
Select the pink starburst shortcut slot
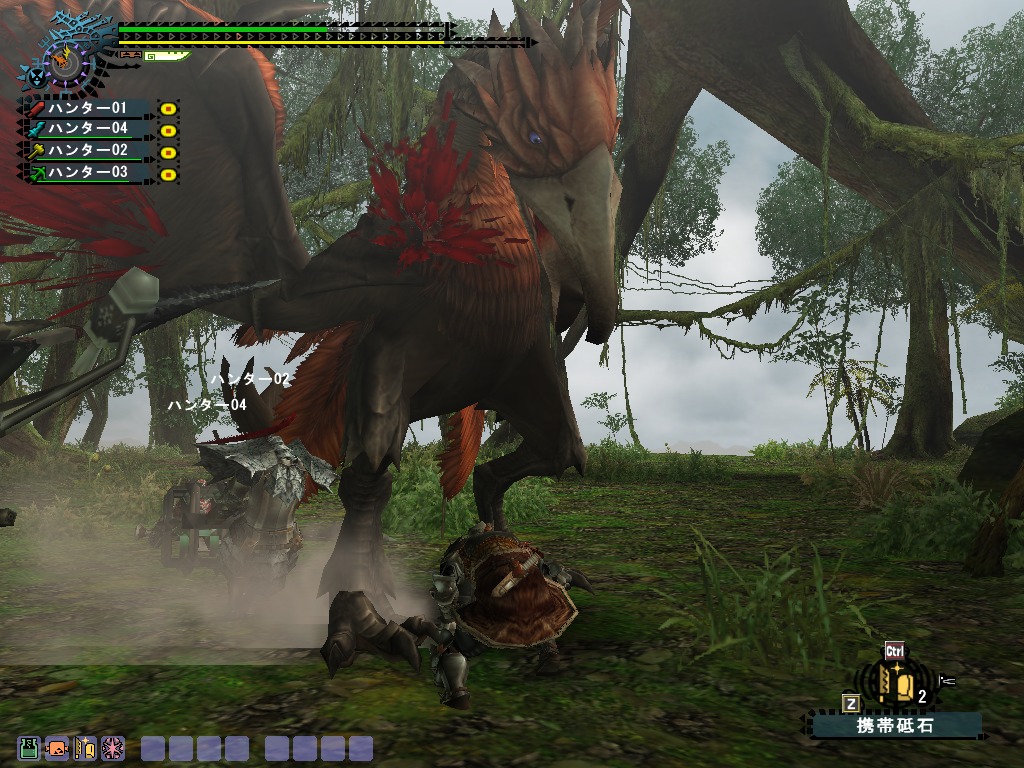coord(112,748)
